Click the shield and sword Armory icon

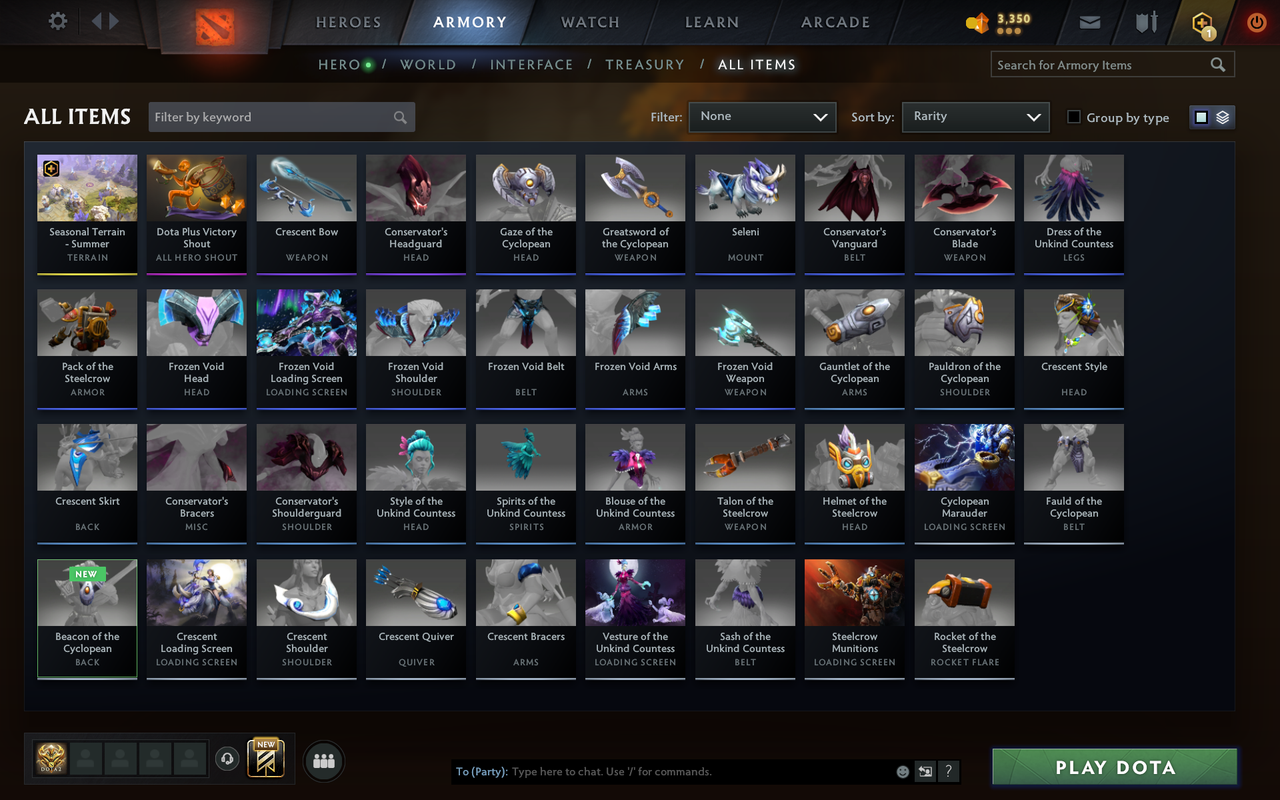(x=1145, y=21)
